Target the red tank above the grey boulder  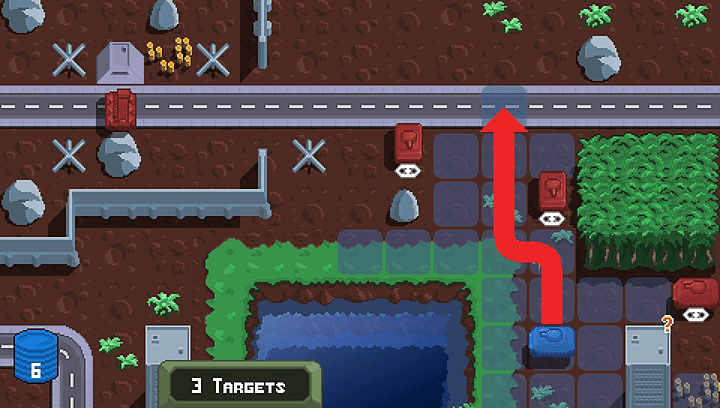(408, 141)
